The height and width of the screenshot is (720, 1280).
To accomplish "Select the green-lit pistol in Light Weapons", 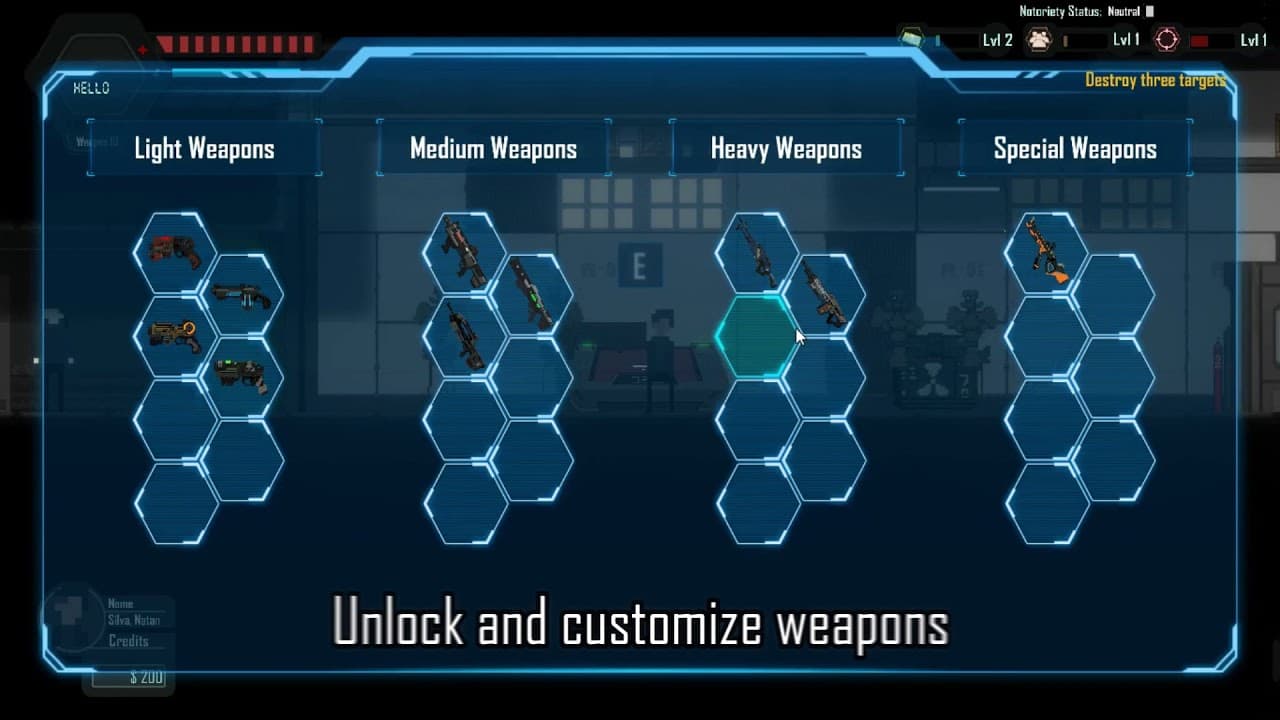I will pyautogui.click(x=242, y=377).
